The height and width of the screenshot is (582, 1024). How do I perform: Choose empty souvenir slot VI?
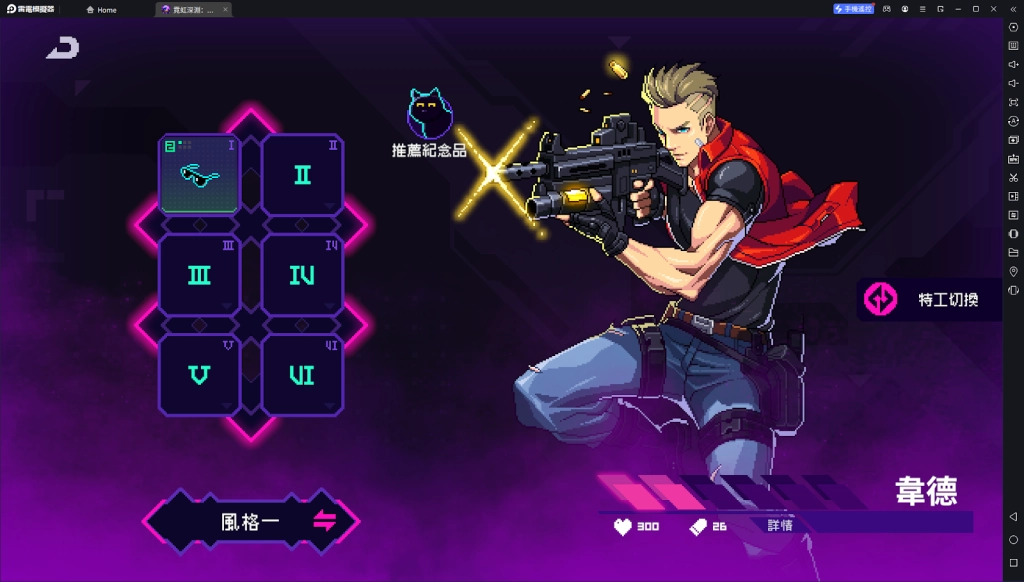302,375
